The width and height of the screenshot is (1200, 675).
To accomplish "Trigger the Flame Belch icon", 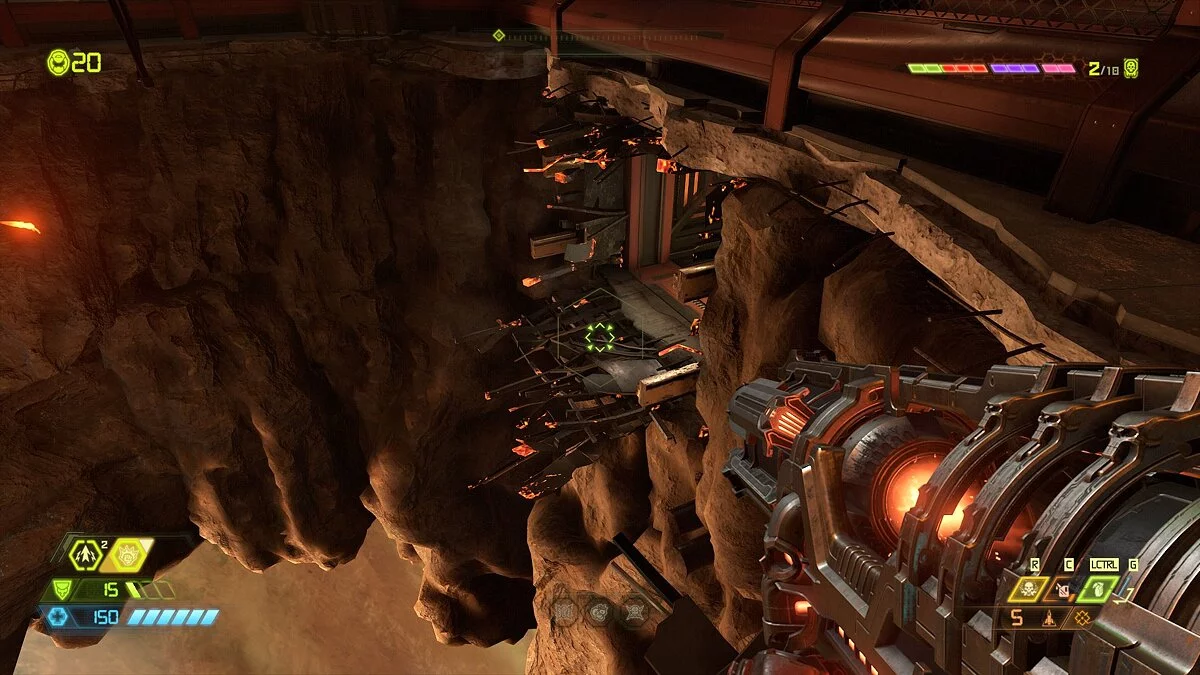I will point(1063,589).
